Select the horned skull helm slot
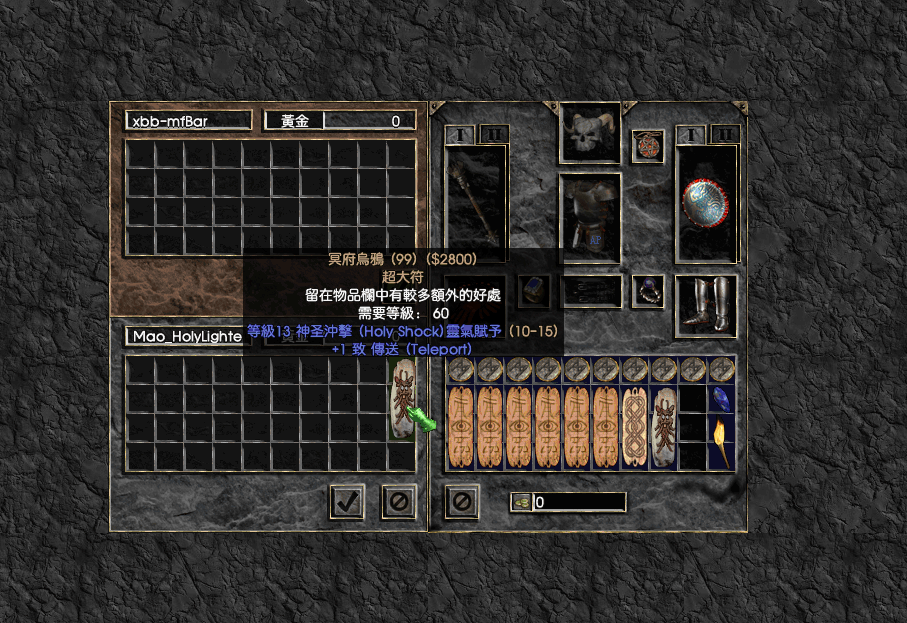The image size is (907, 623). point(590,134)
